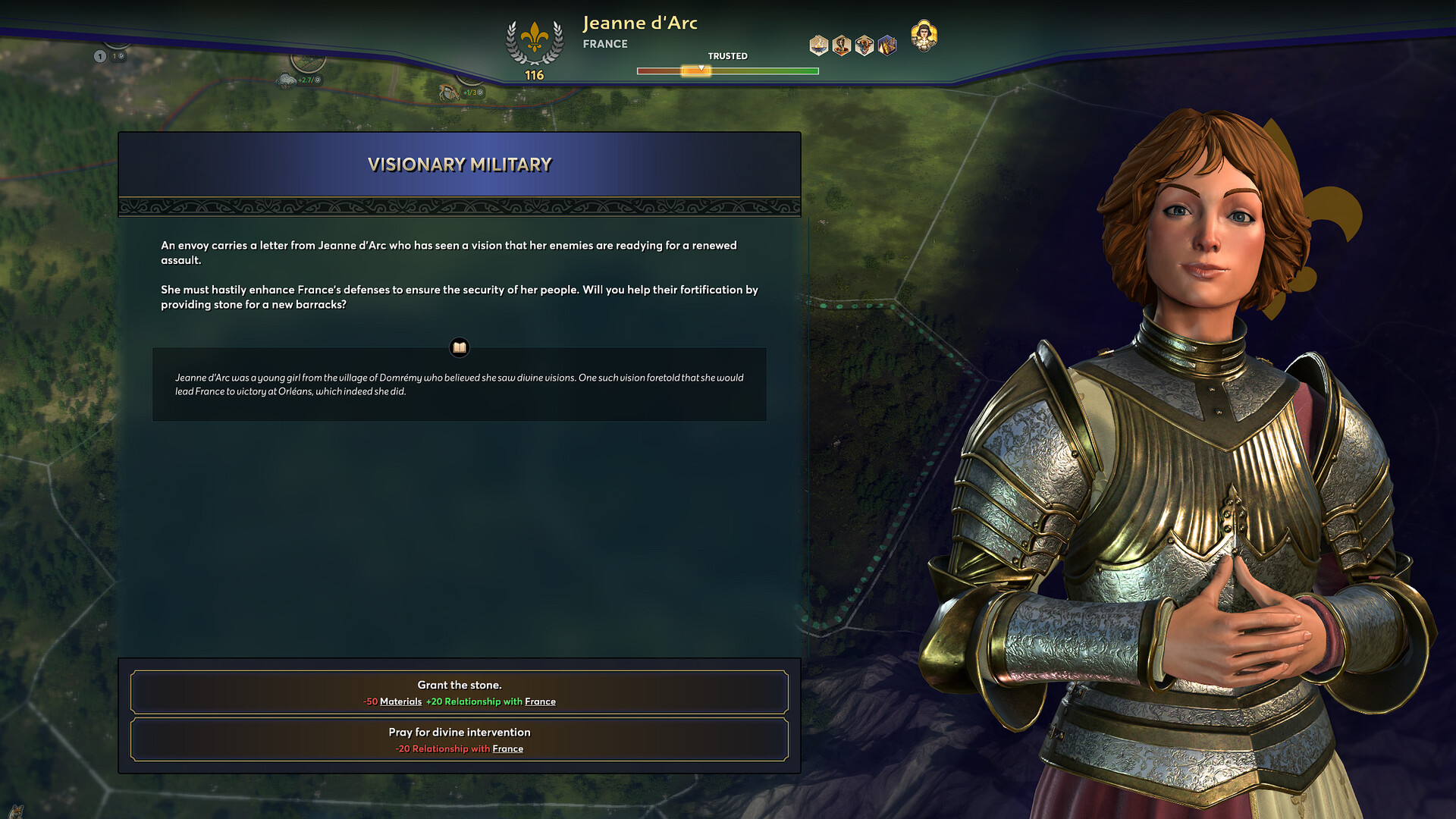Click the VISIONARY MILITARY title bar
This screenshot has height=819, width=1456.
(460, 164)
